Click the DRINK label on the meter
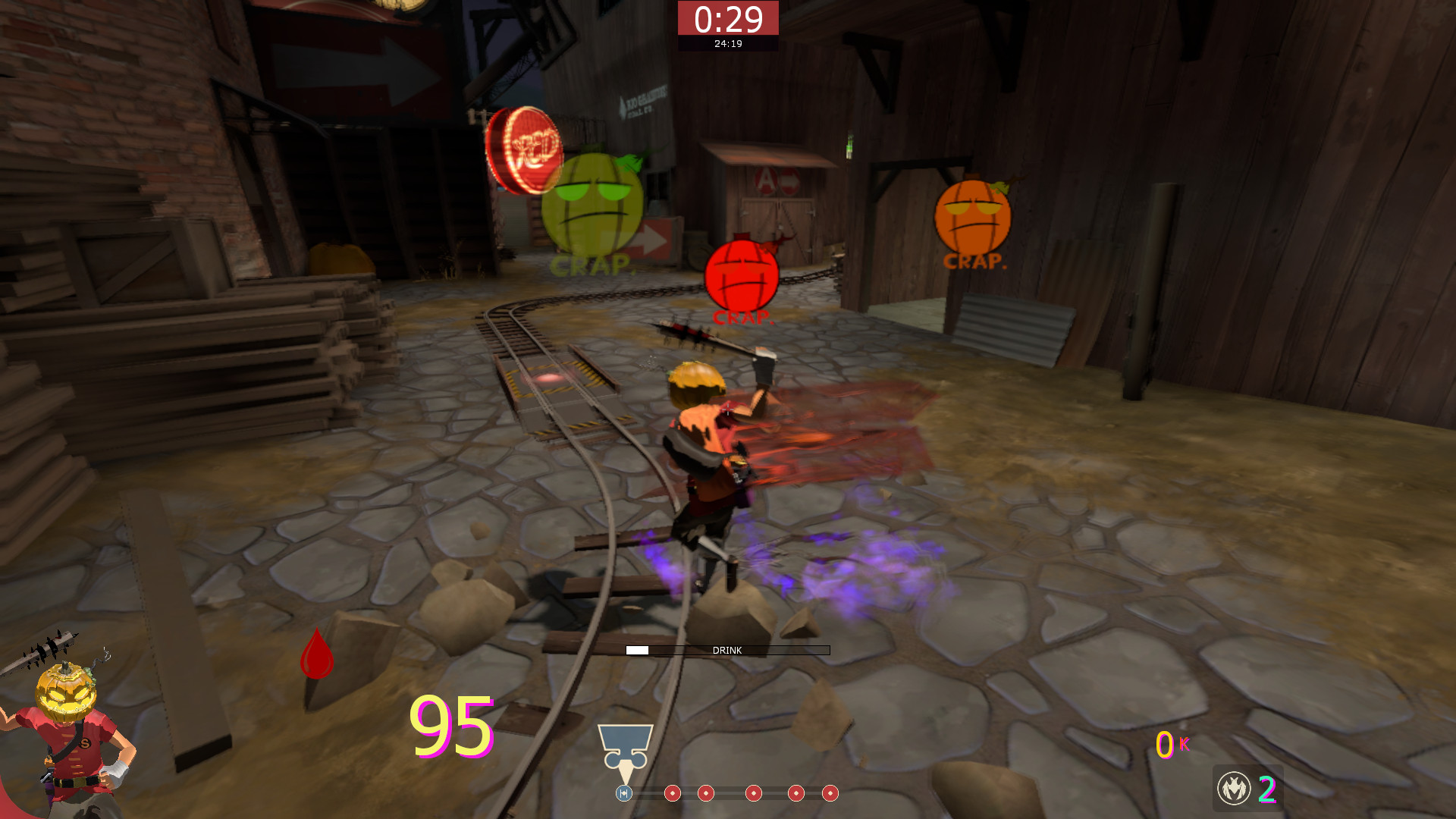Screen dimensions: 1456x819 pos(726,650)
